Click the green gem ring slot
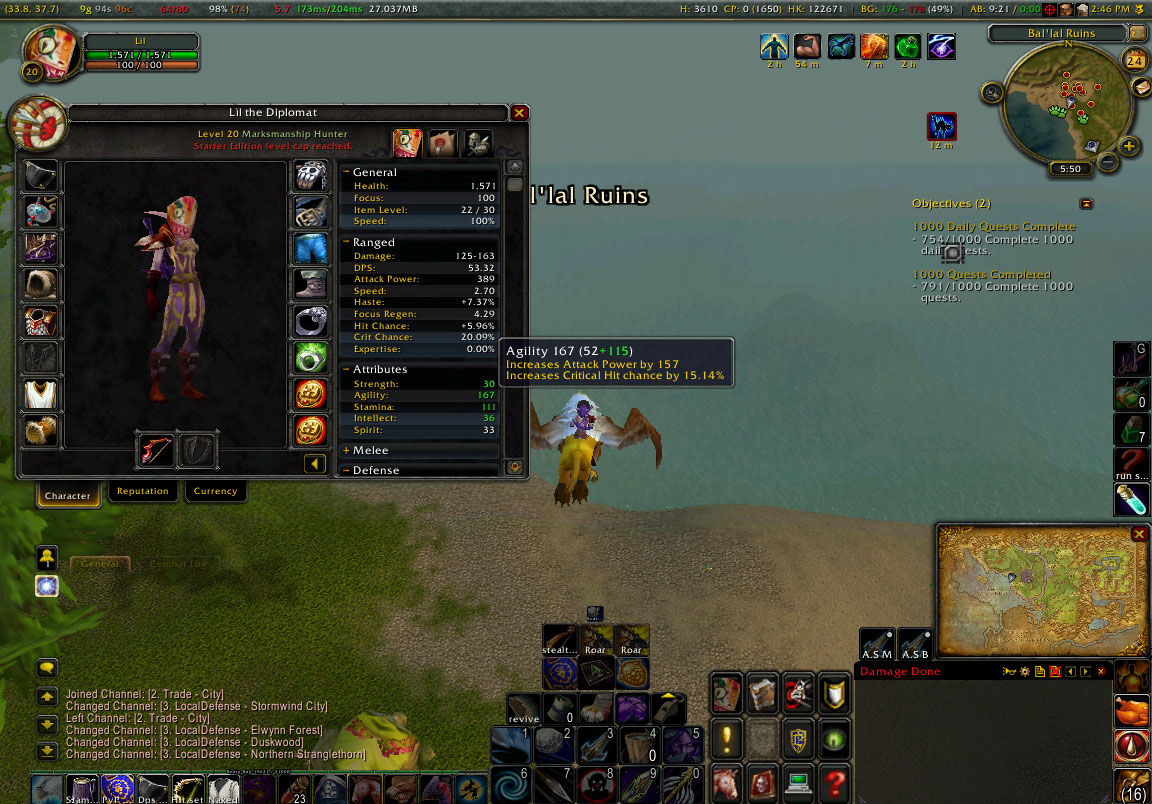1152x804 pixels. click(310, 357)
